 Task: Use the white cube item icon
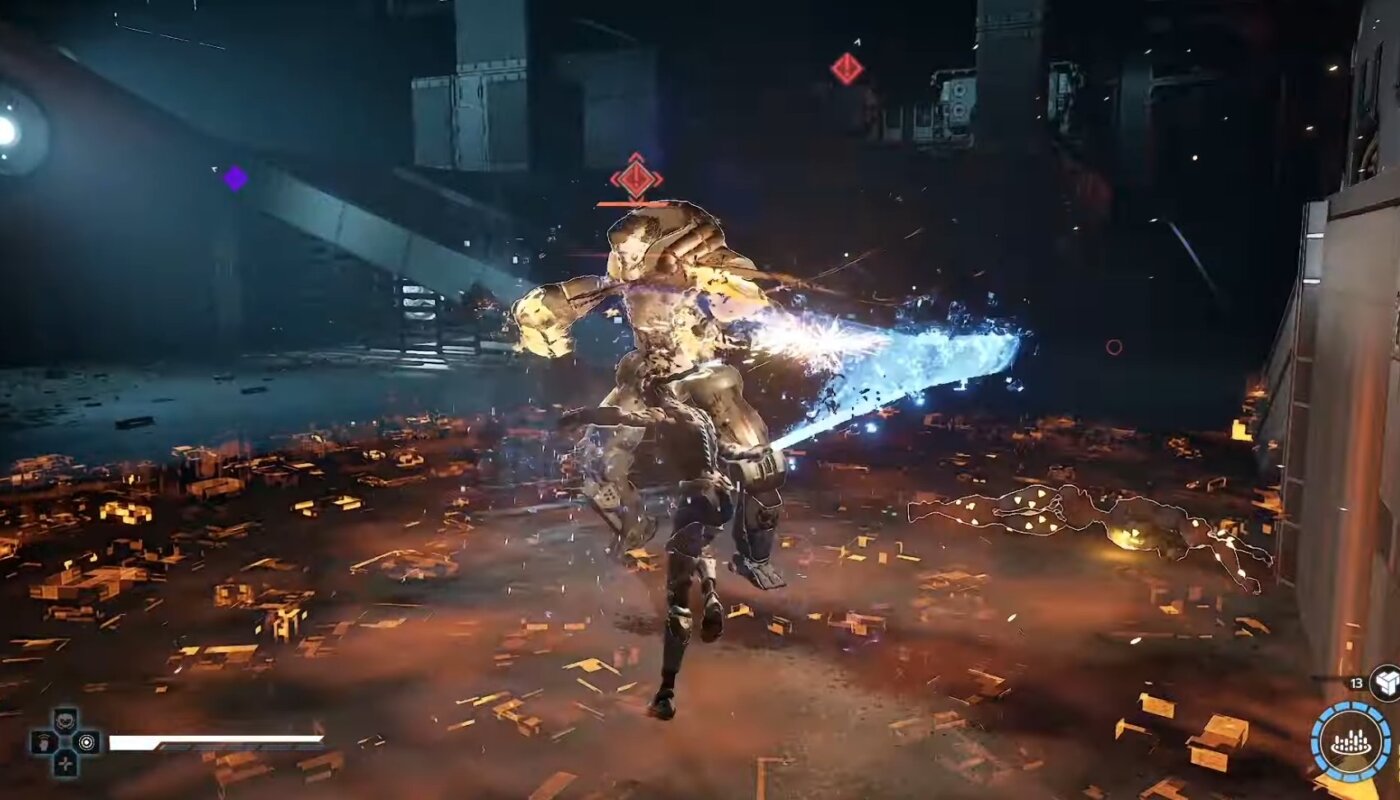(1386, 682)
